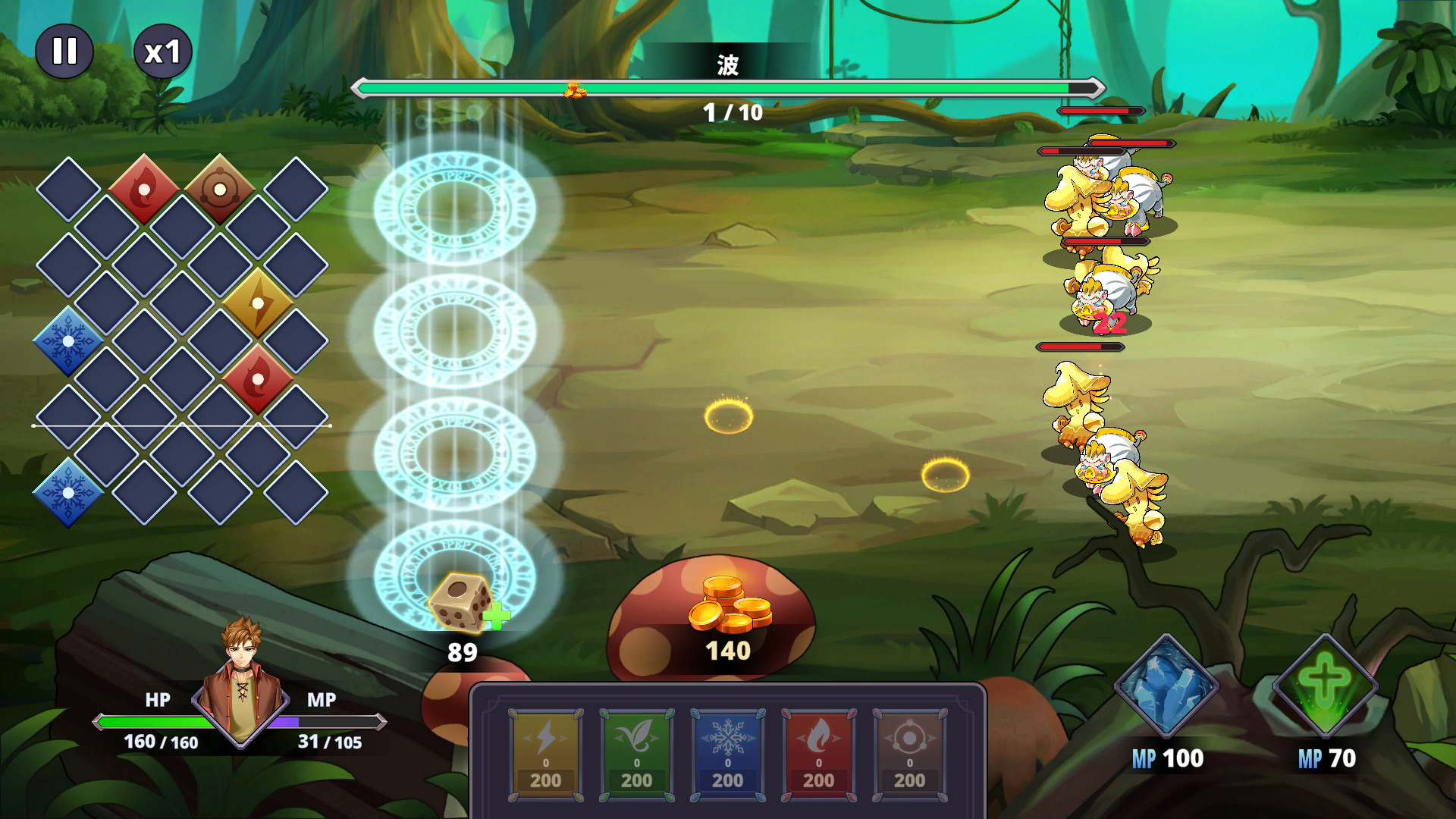Viewport: 1456px width, 819px height.
Task: Upgrade the red fire element card
Action: pyautogui.click(x=818, y=755)
